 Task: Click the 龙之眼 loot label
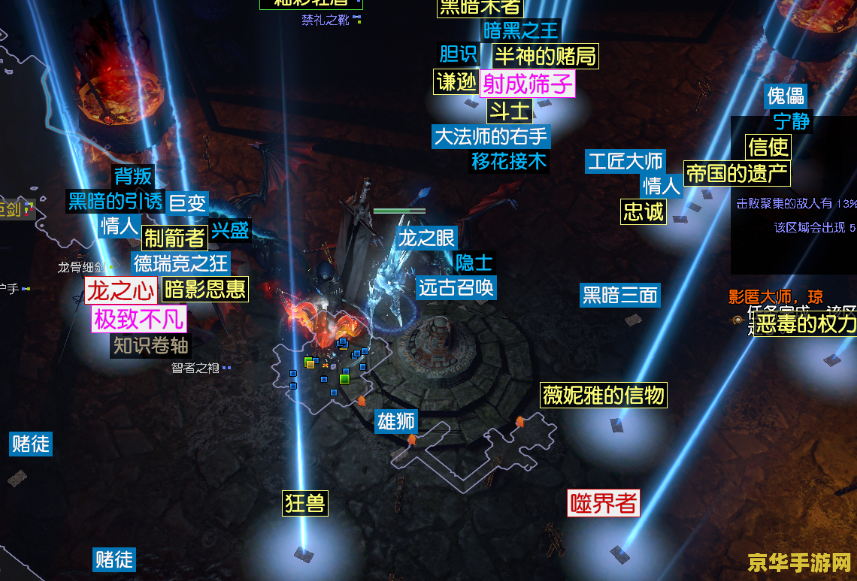coord(427,237)
